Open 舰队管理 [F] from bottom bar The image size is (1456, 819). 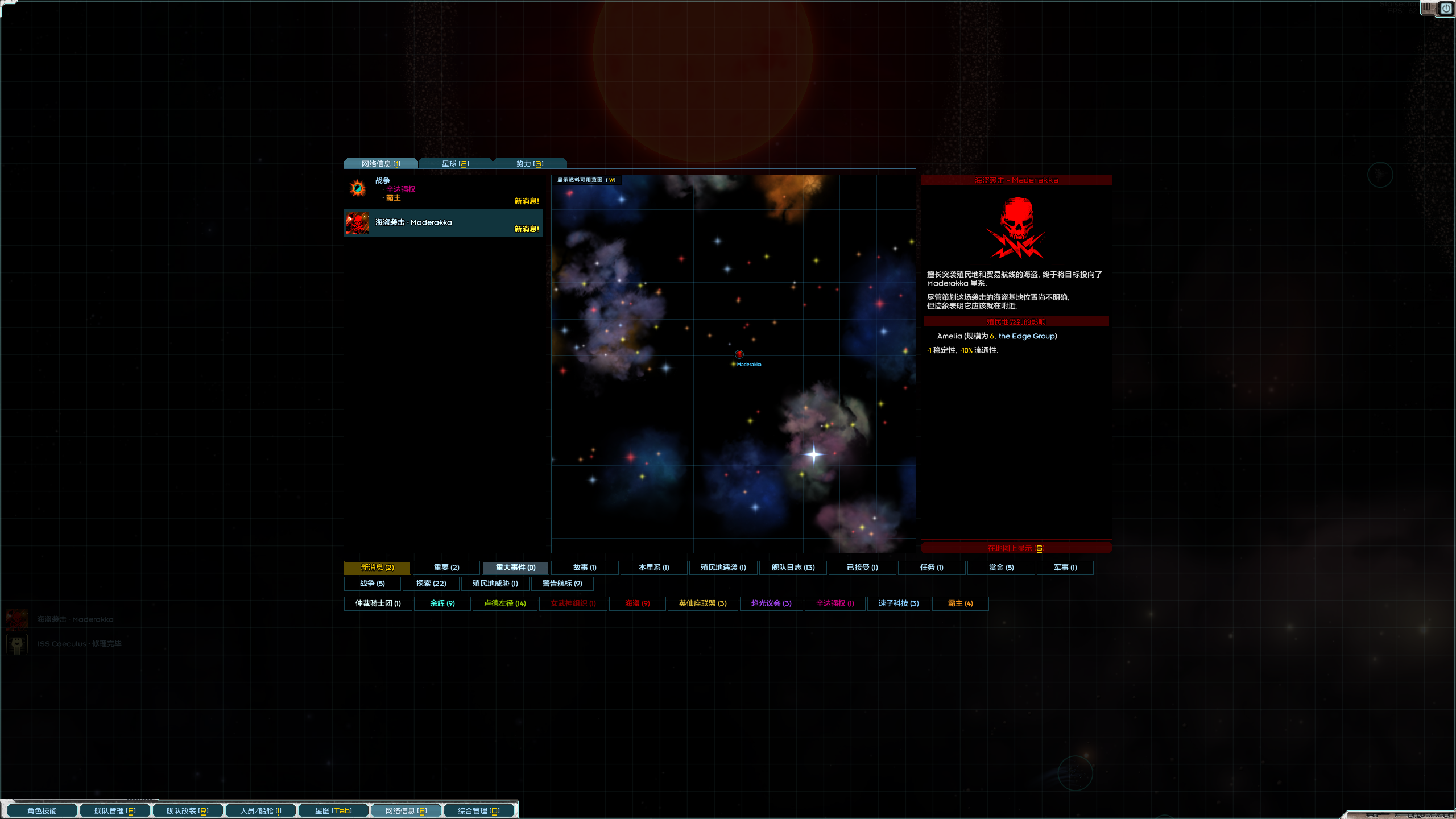114,810
